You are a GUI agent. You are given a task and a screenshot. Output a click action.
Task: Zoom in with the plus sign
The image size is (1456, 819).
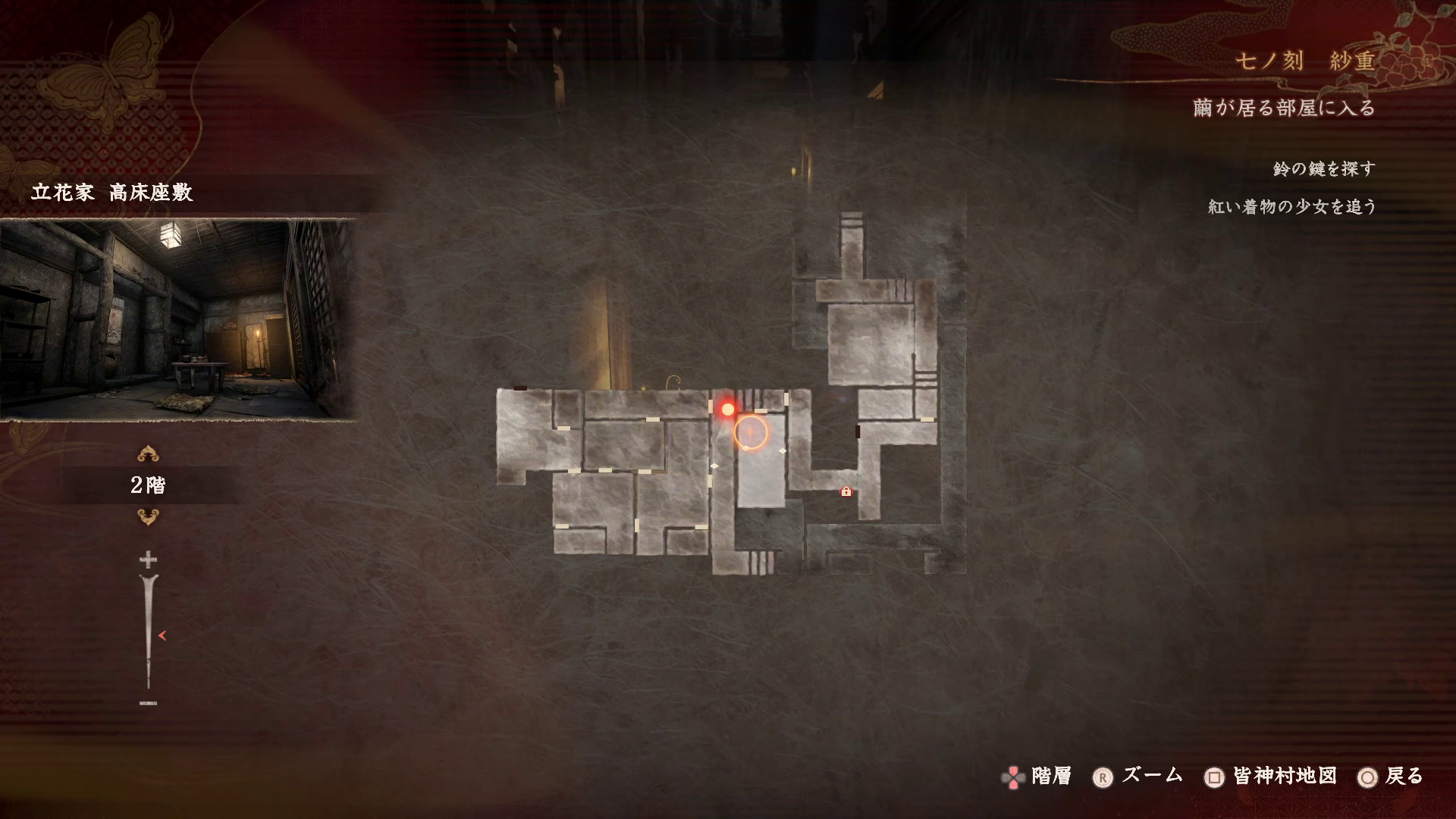(x=148, y=560)
